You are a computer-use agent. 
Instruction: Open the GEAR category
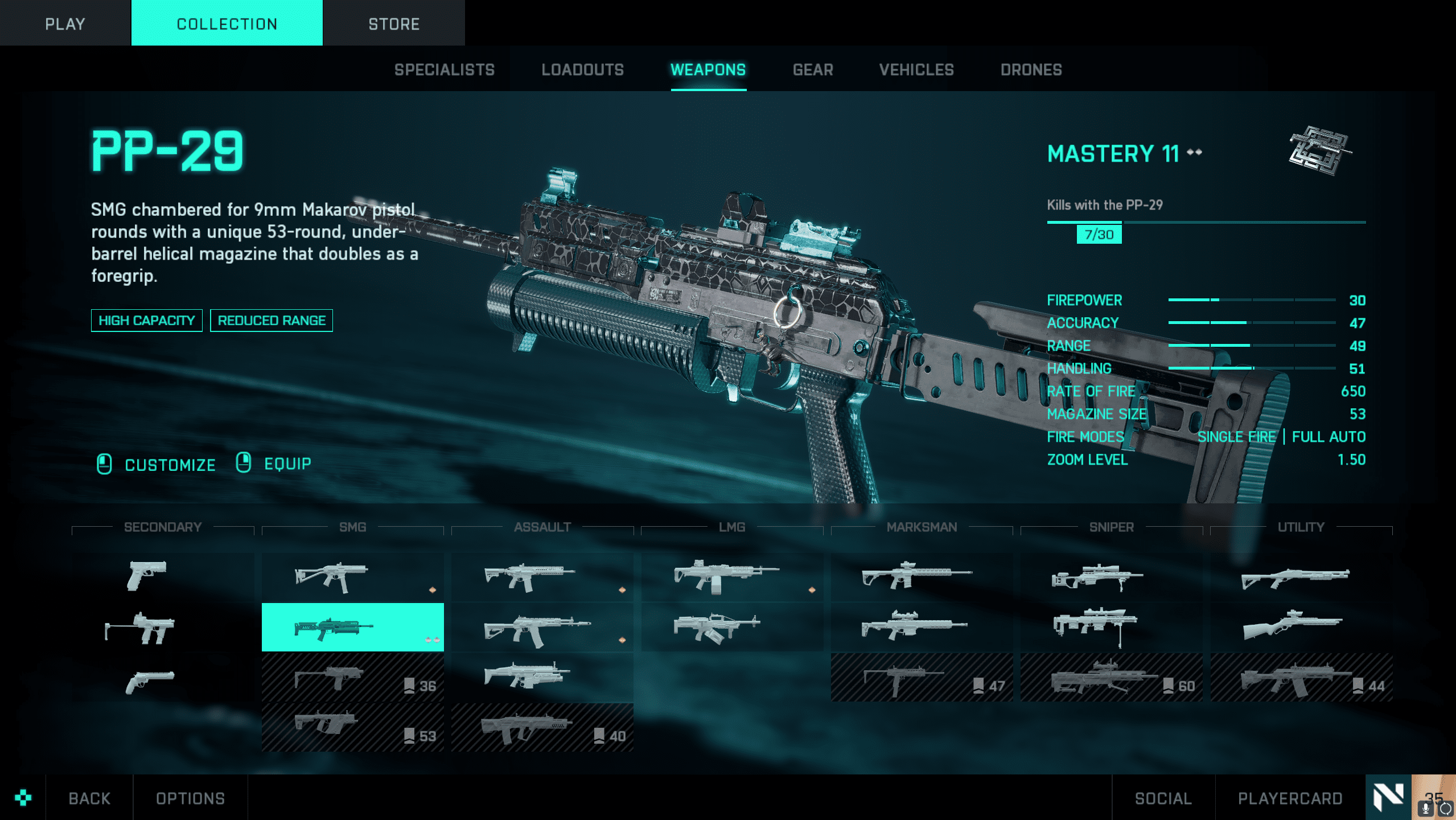pos(813,70)
